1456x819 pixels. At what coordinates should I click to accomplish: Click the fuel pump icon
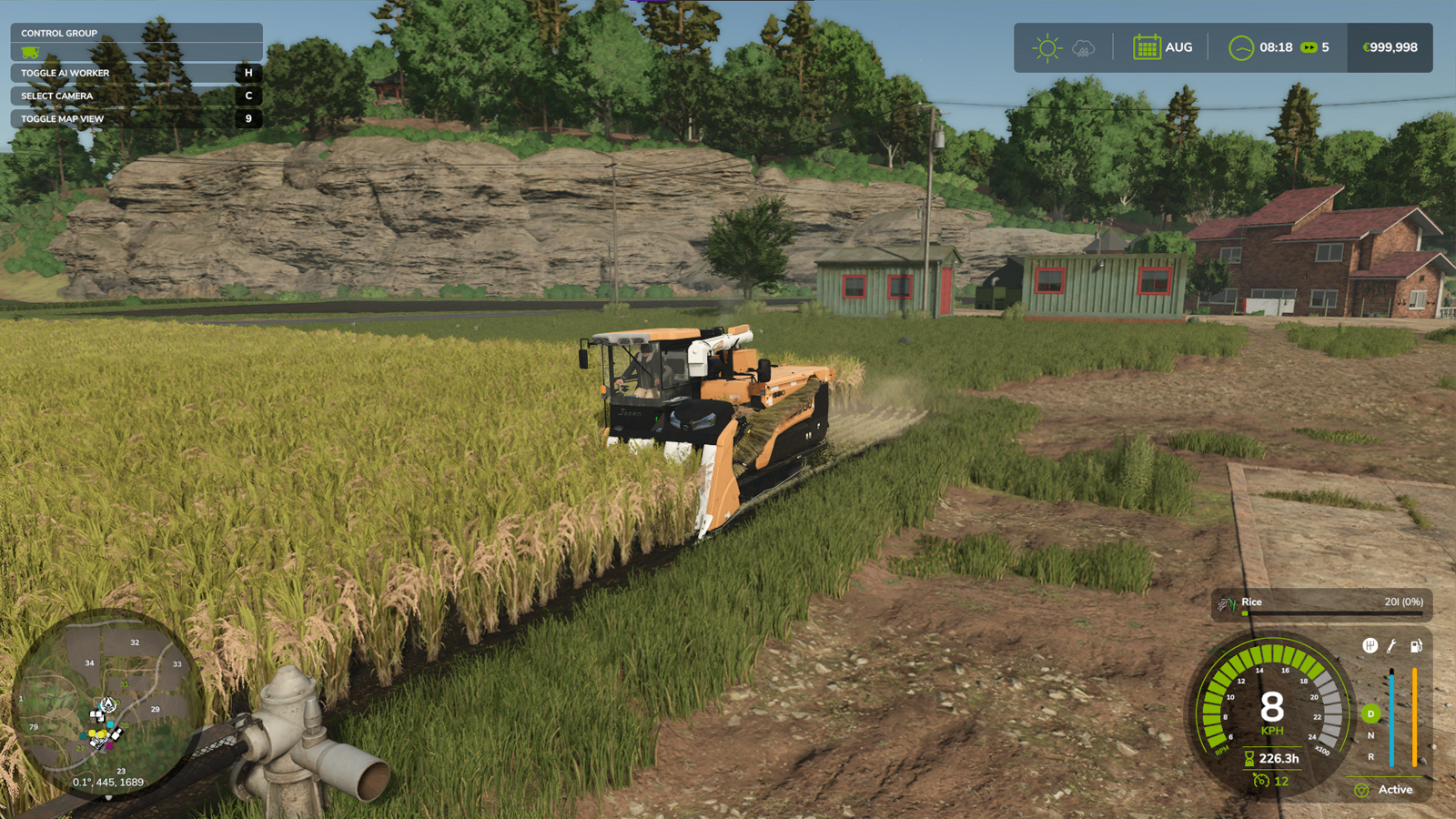click(1415, 646)
